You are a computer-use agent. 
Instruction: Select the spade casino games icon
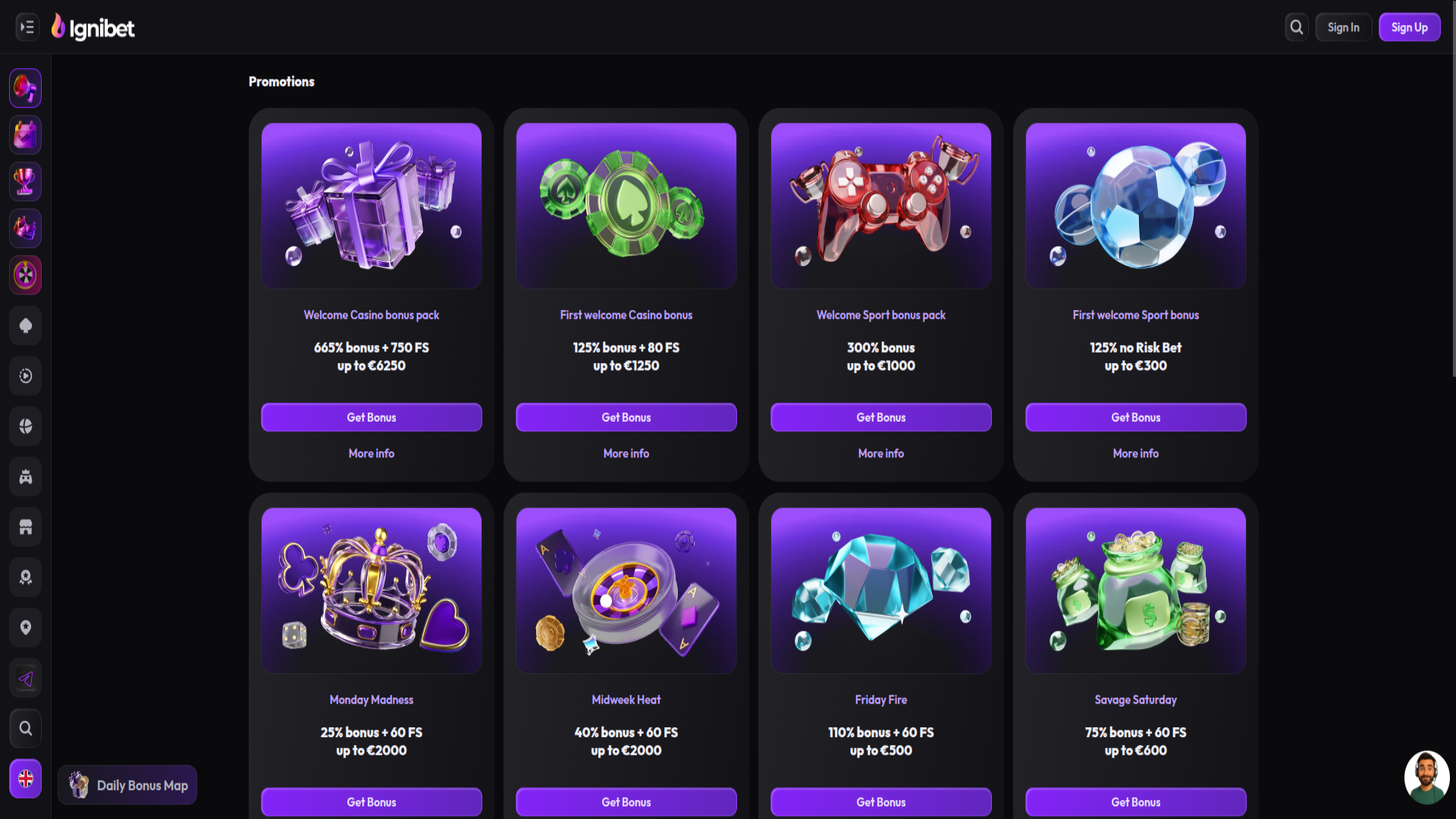pyautogui.click(x=25, y=325)
